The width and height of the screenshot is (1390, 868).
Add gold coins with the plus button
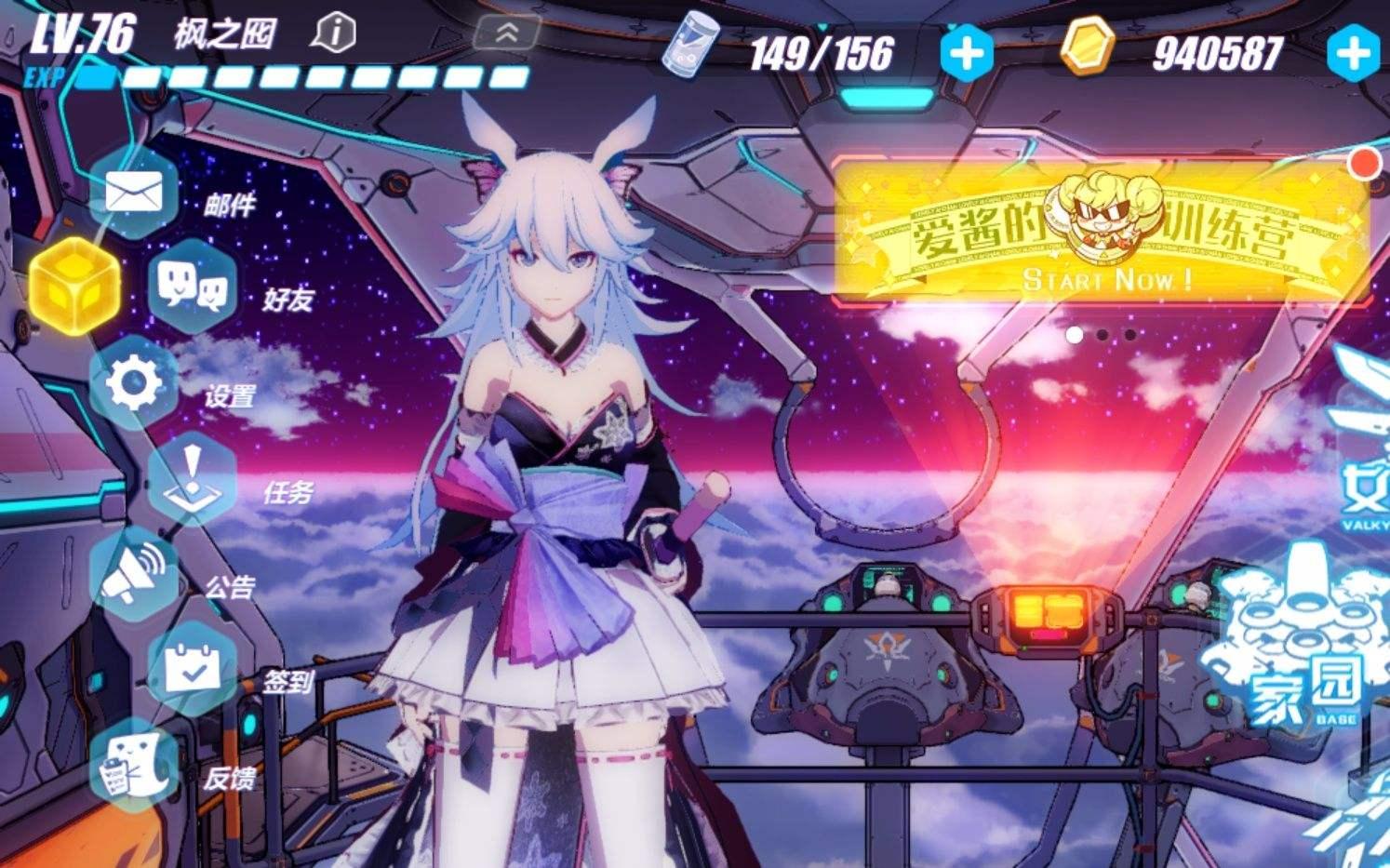point(1354,52)
